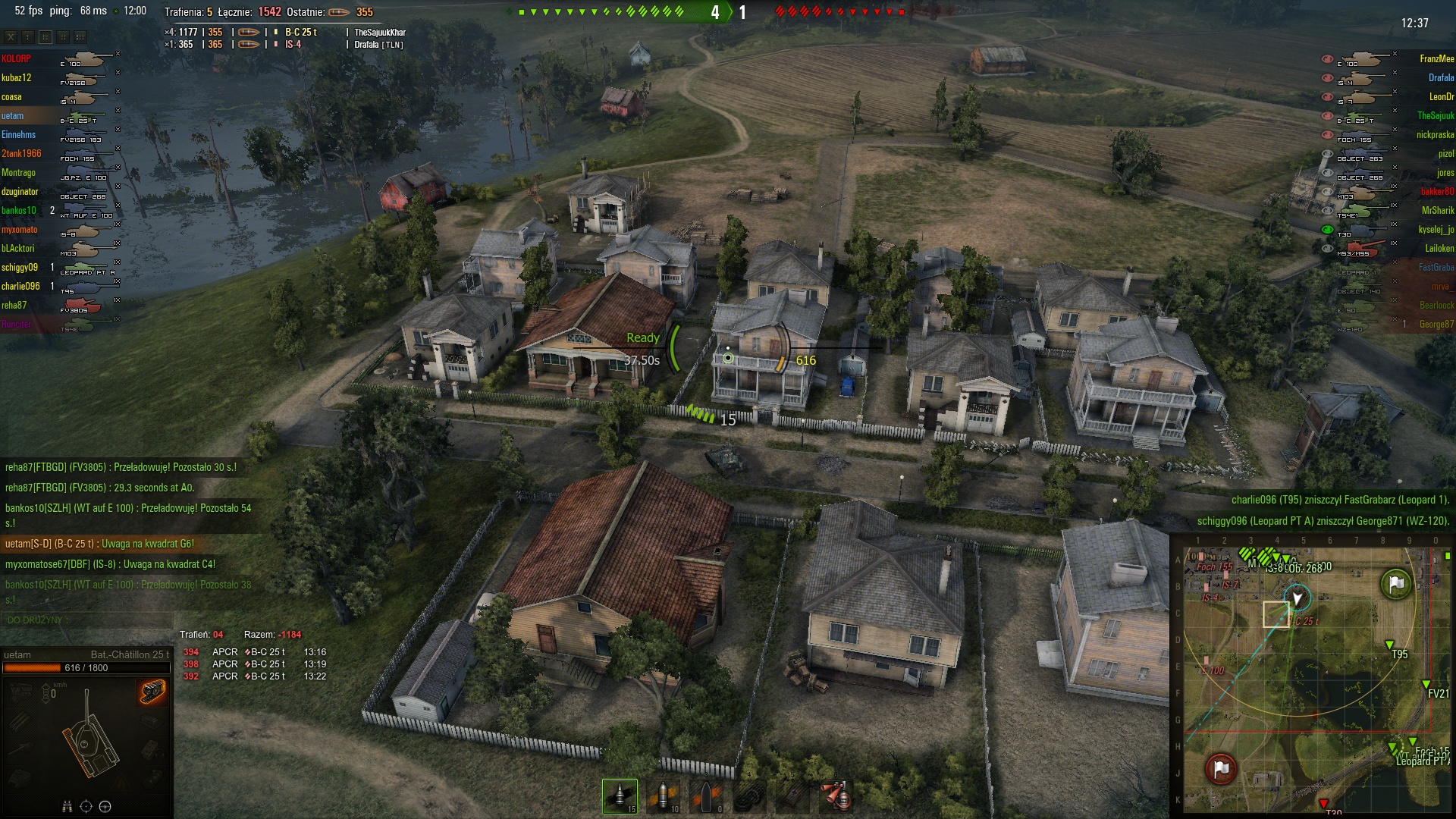Image resolution: width=1456 pixels, height=819 pixels.
Task: Select enemy FranzMee in the enemy list
Action: pyautogui.click(x=1436, y=59)
